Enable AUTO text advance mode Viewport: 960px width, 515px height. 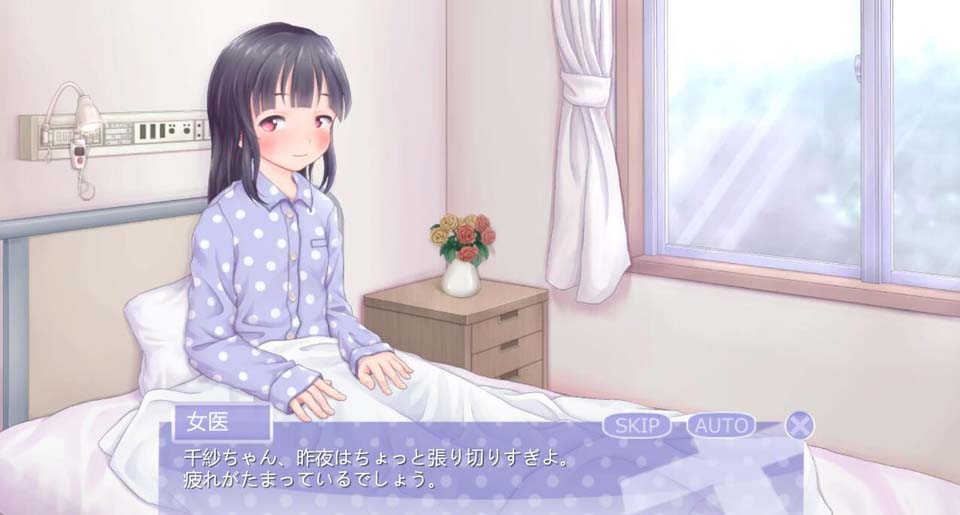pyautogui.click(x=721, y=425)
